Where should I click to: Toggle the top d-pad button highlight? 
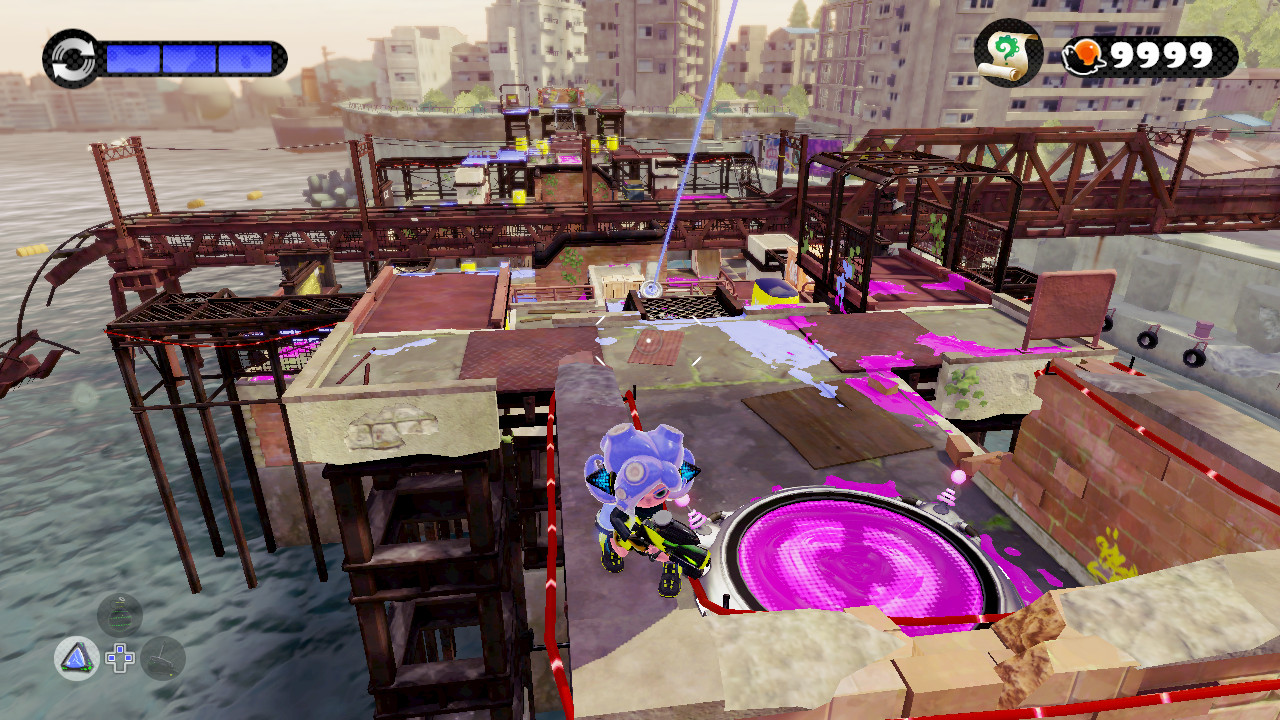tap(120, 649)
